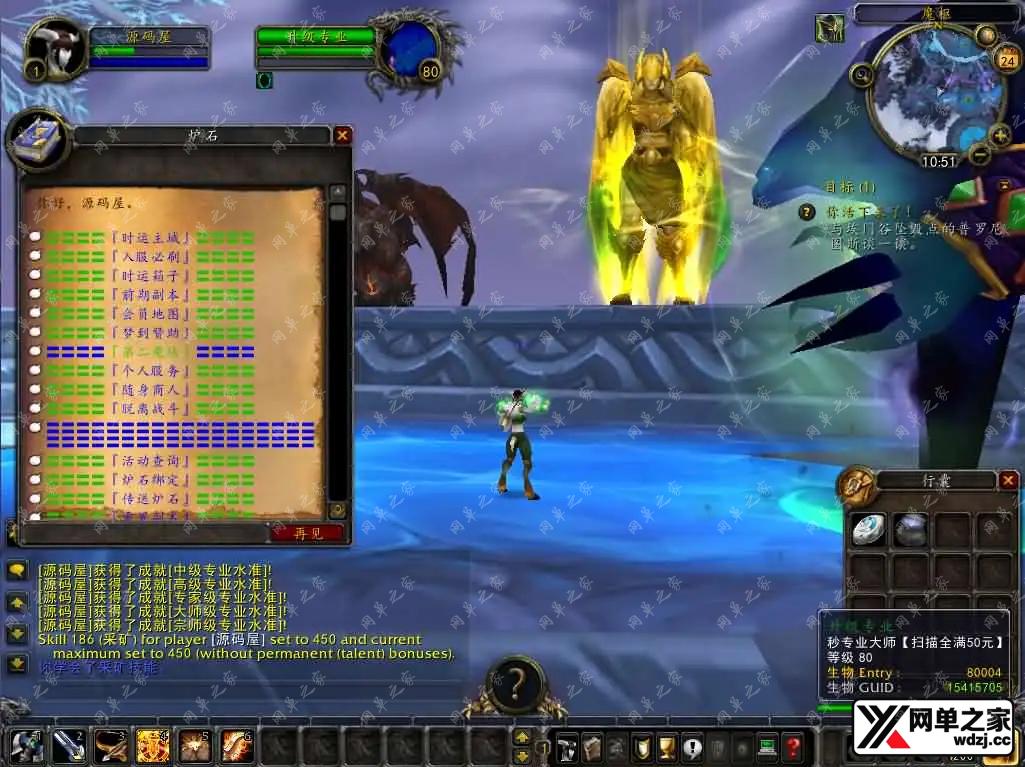This screenshot has height=767, width=1025.
Task: Activate the golden ability in action slot 4
Action: (153, 747)
